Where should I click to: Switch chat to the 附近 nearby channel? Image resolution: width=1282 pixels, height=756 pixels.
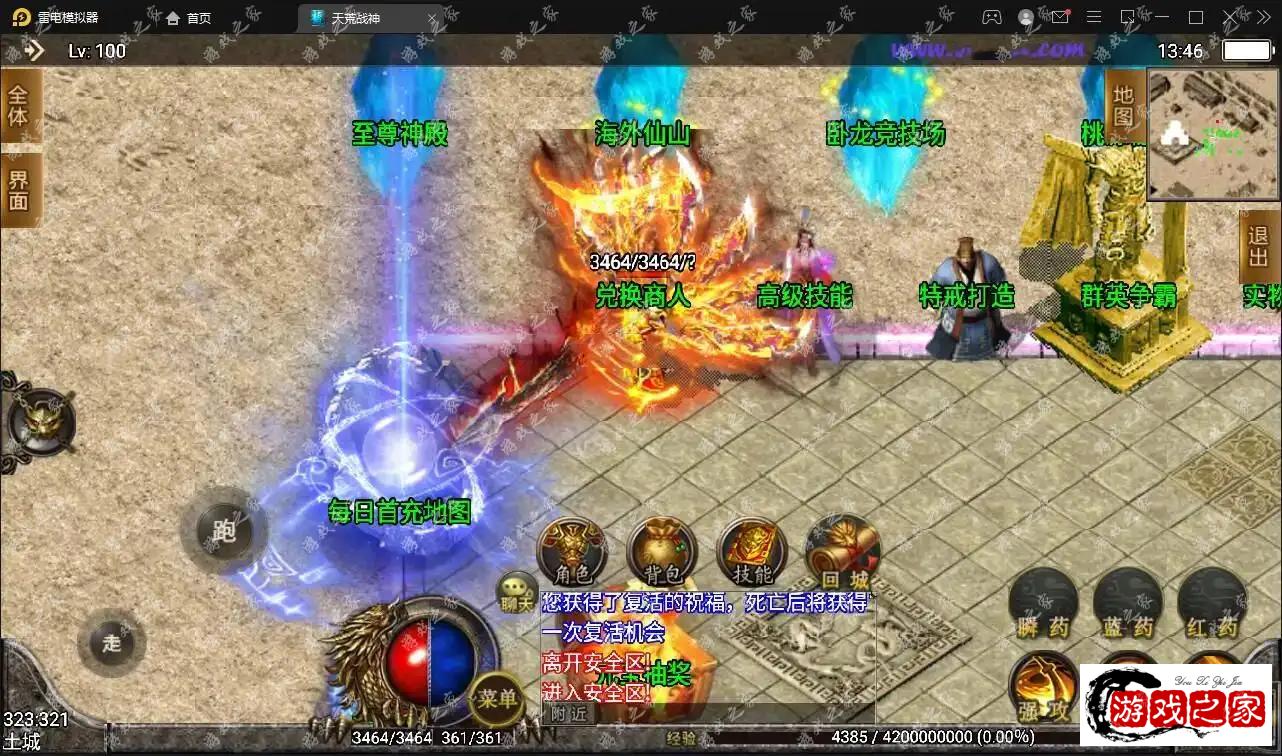coord(570,713)
